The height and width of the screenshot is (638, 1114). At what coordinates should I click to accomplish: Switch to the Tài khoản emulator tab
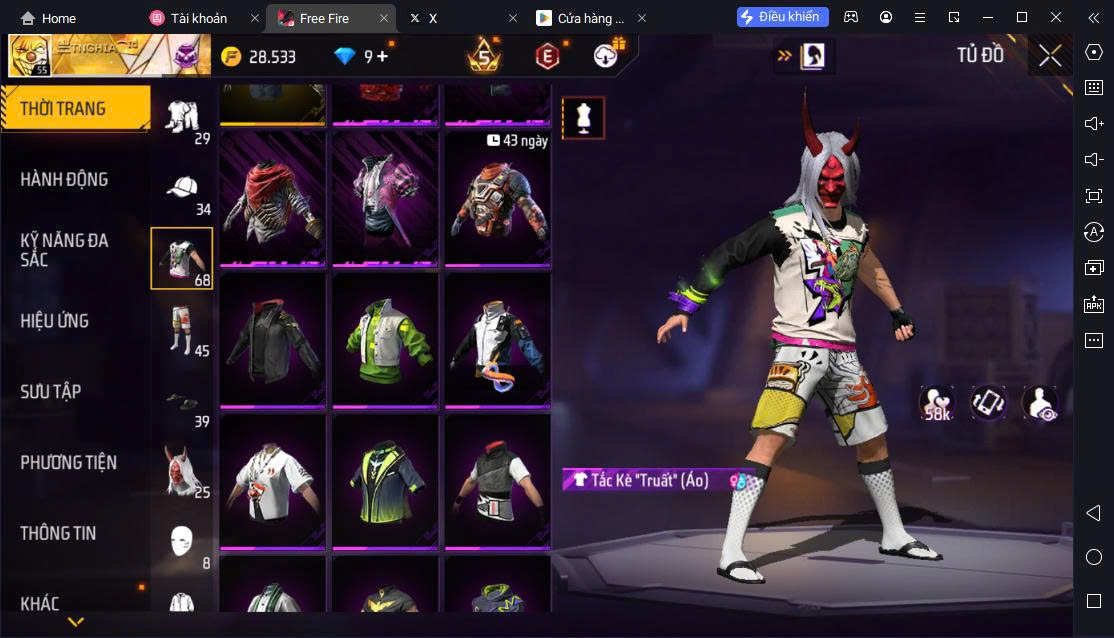point(198,18)
